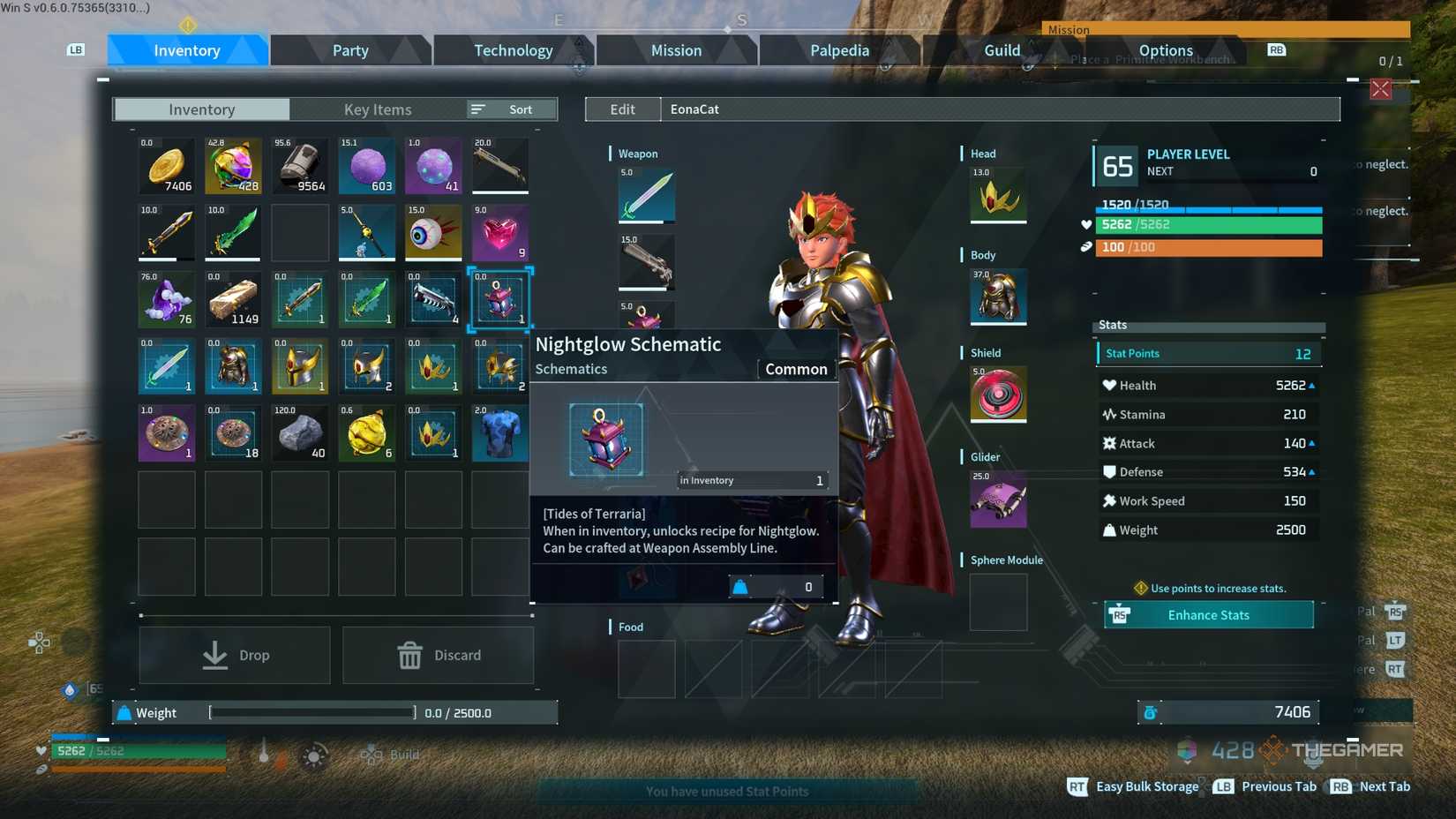
Task: Increase Attack using its stat up arrow
Action: pos(1312,443)
